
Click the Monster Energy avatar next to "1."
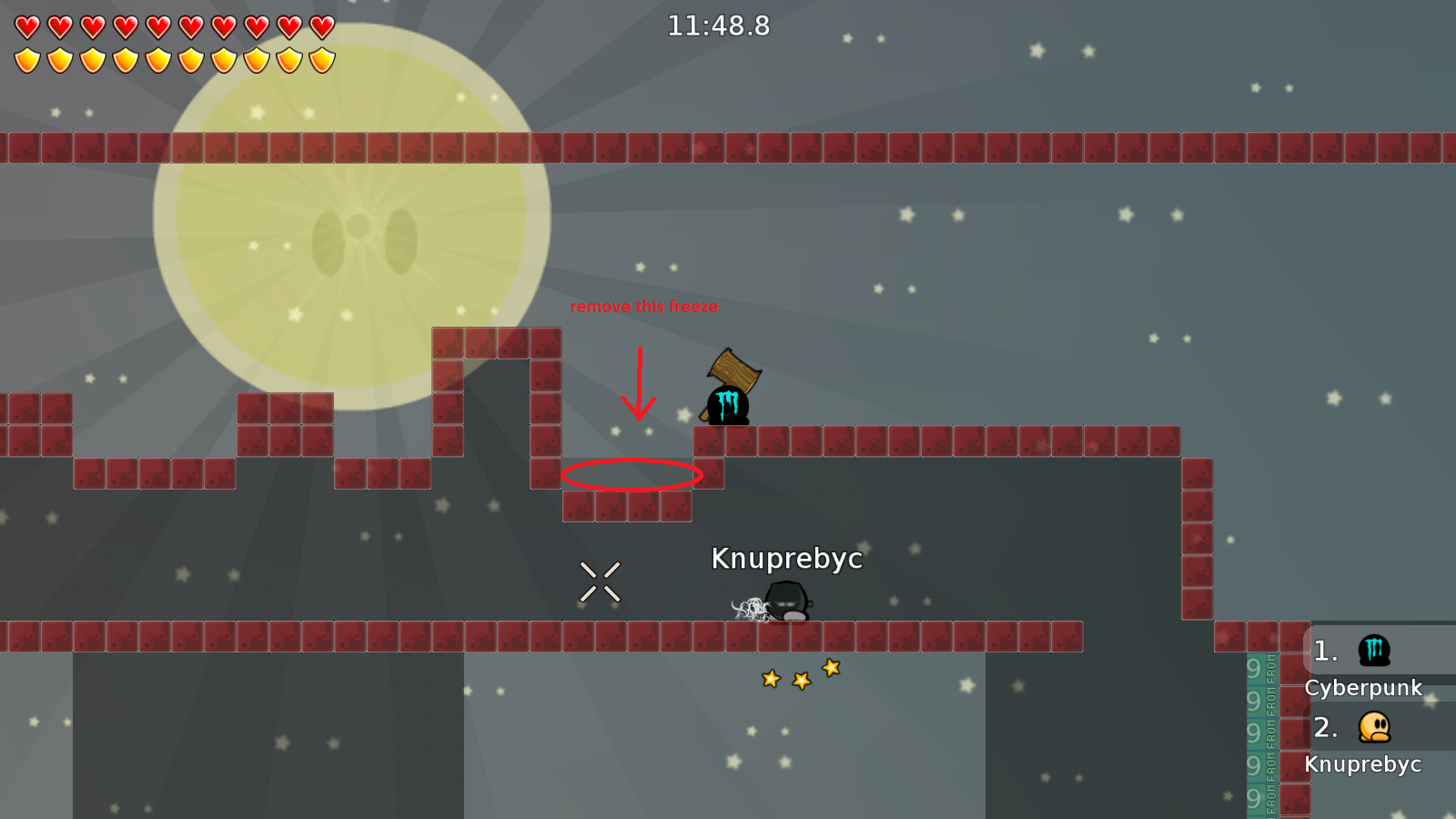coord(1376,650)
